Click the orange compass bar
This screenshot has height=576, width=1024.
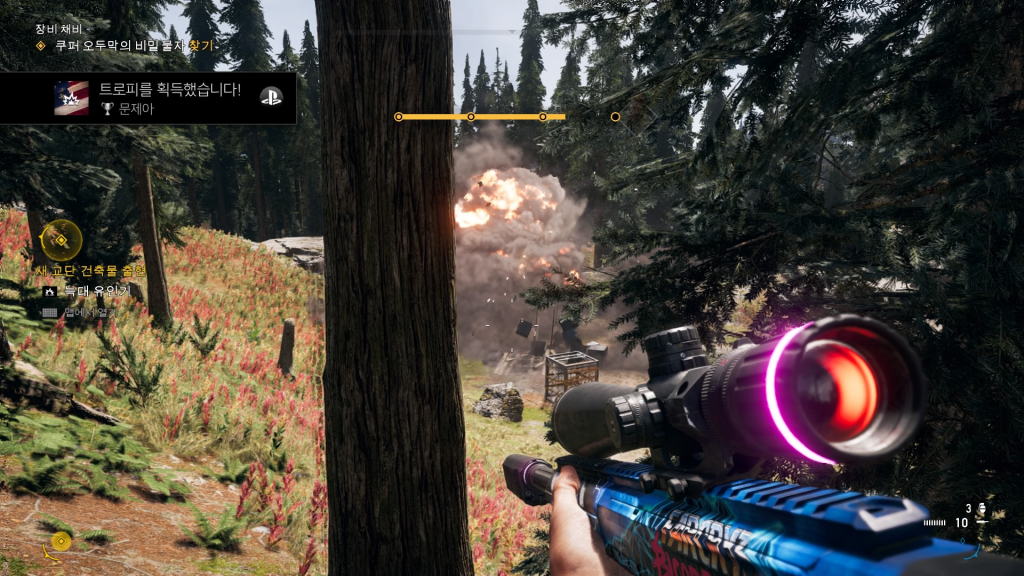click(x=481, y=117)
